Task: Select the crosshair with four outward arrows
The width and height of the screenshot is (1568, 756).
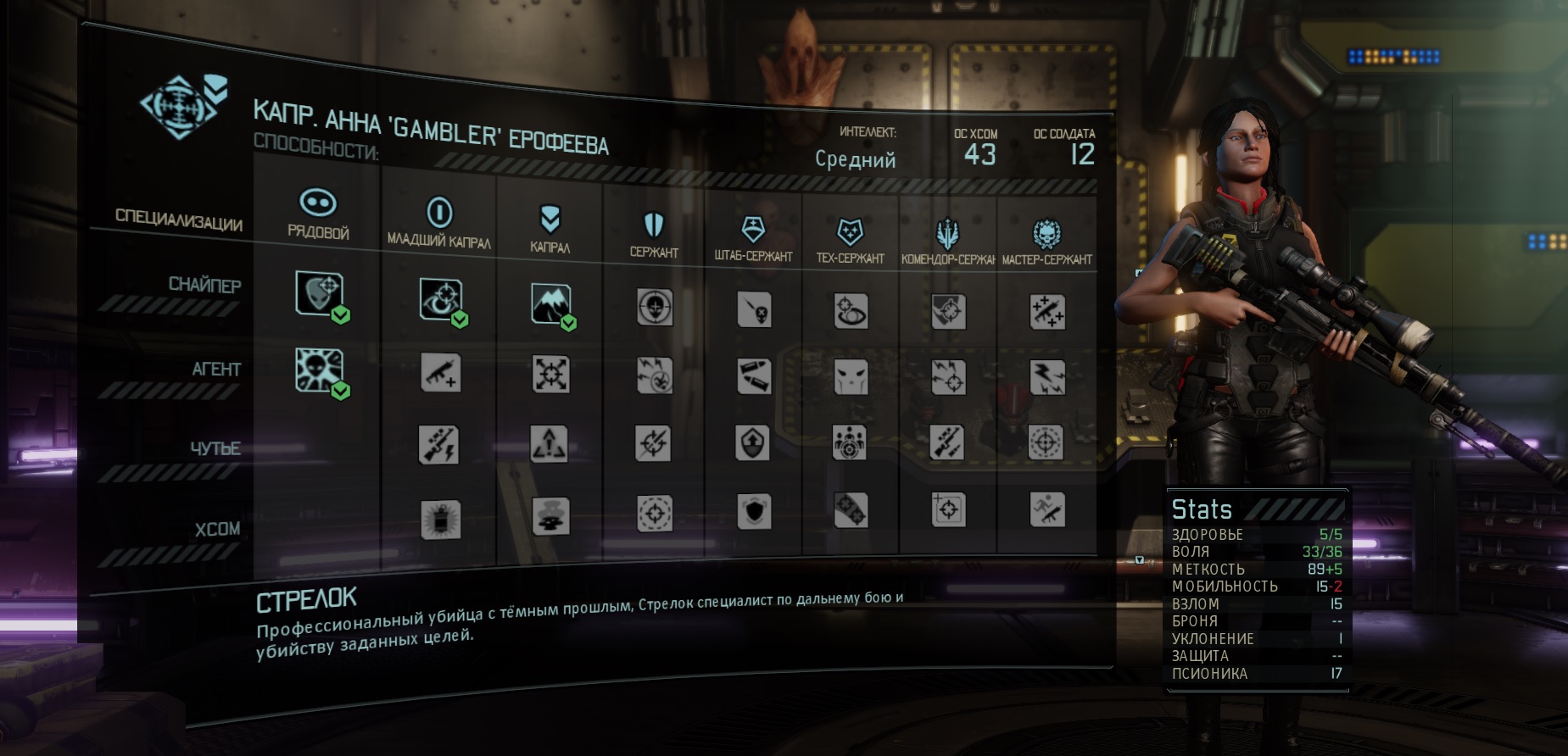Action: pos(550,374)
